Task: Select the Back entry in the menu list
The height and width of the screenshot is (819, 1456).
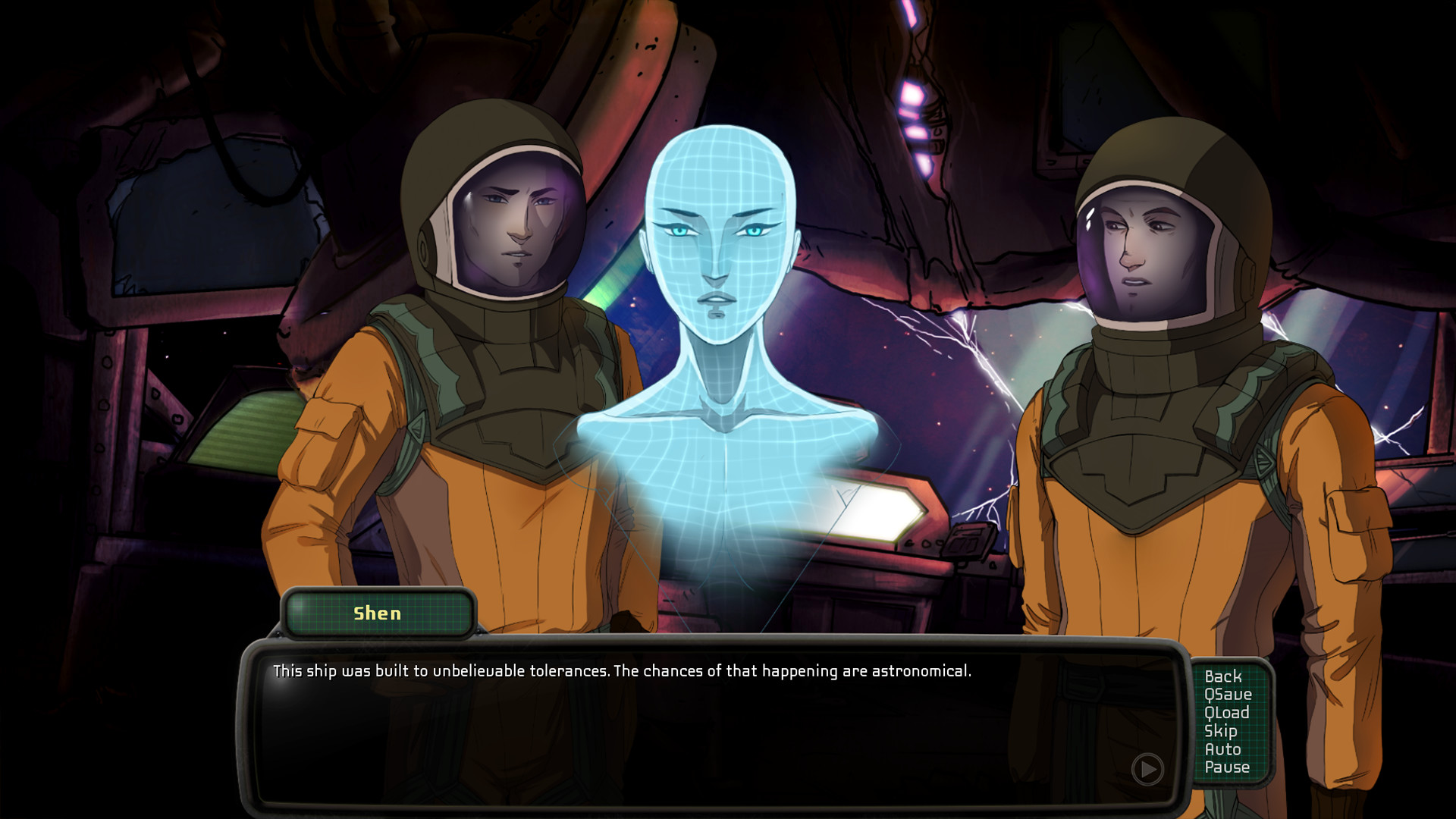Action: point(1222,676)
